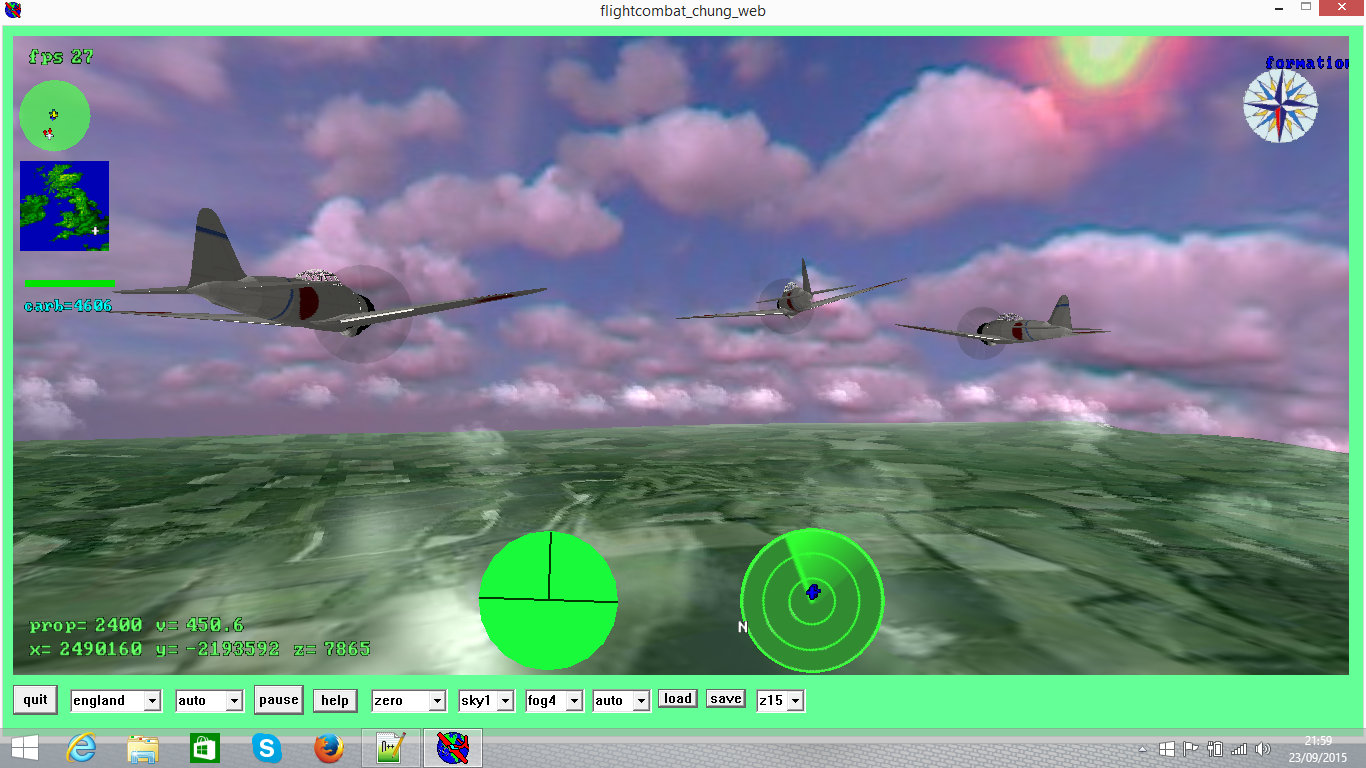This screenshot has width=1366, height=768.
Task: Click the help button
Action: click(x=334, y=701)
